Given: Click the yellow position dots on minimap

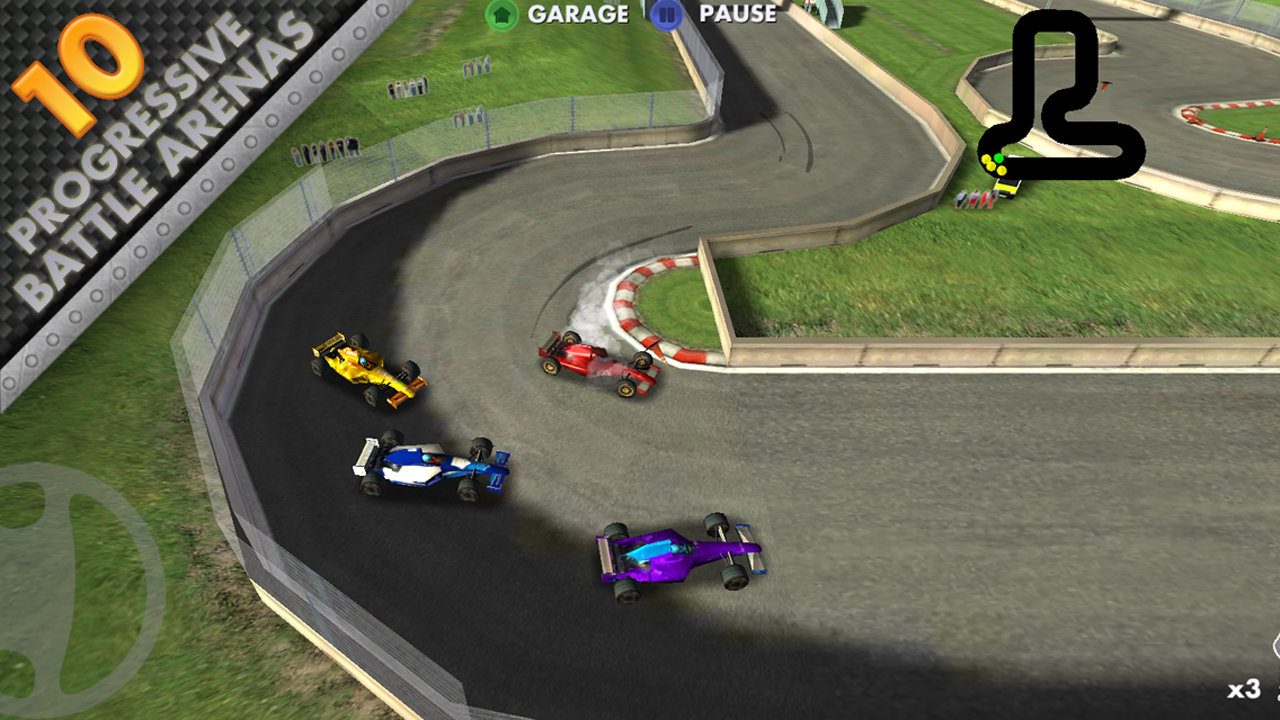Looking at the screenshot, I should click(x=992, y=165).
